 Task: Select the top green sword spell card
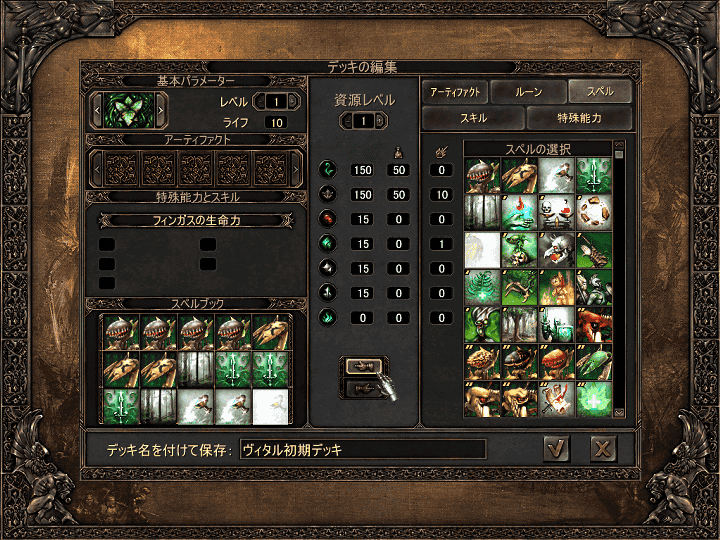tap(595, 174)
